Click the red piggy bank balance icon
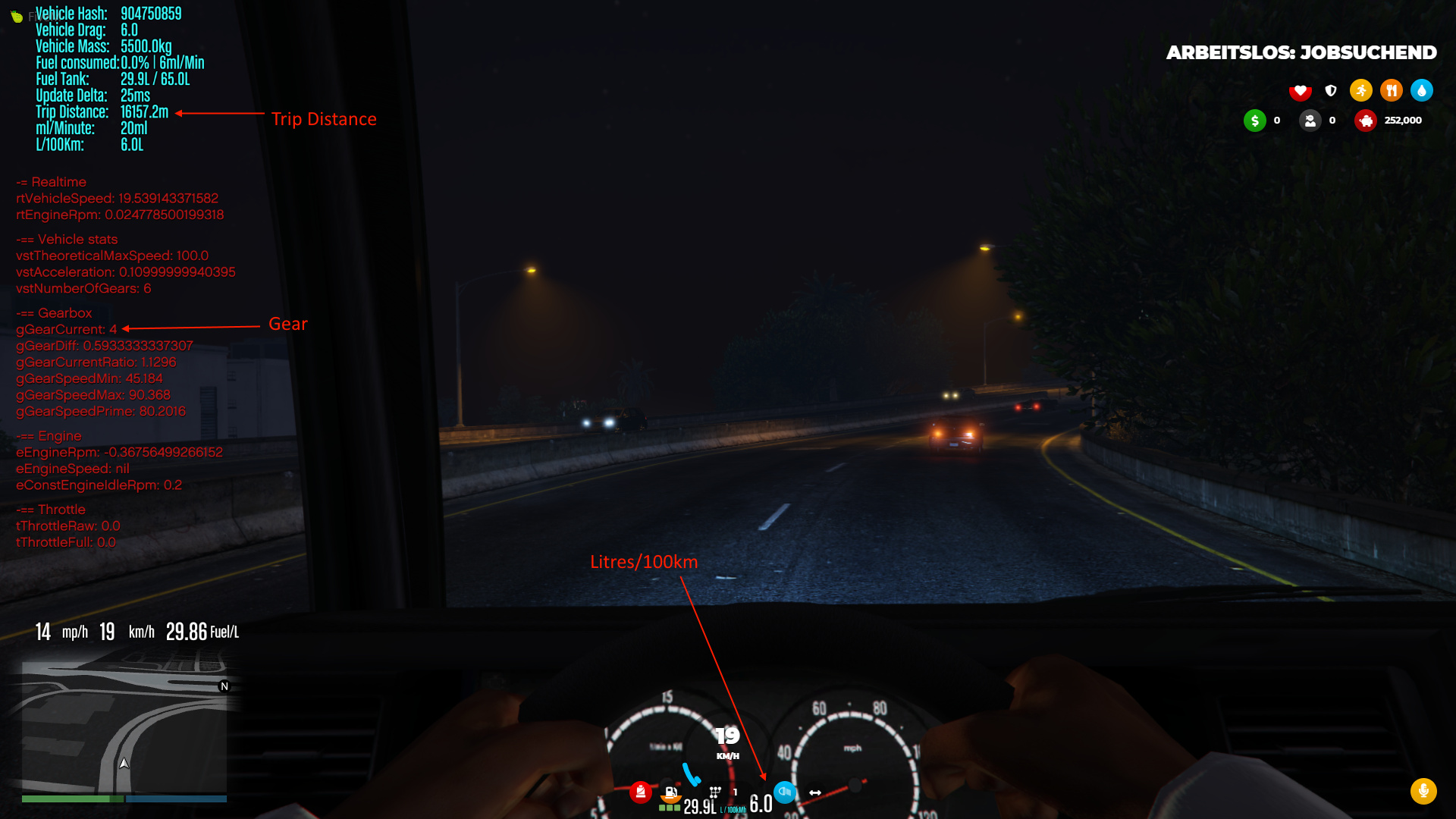Image resolution: width=1456 pixels, height=819 pixels. tap(1366, 120)
